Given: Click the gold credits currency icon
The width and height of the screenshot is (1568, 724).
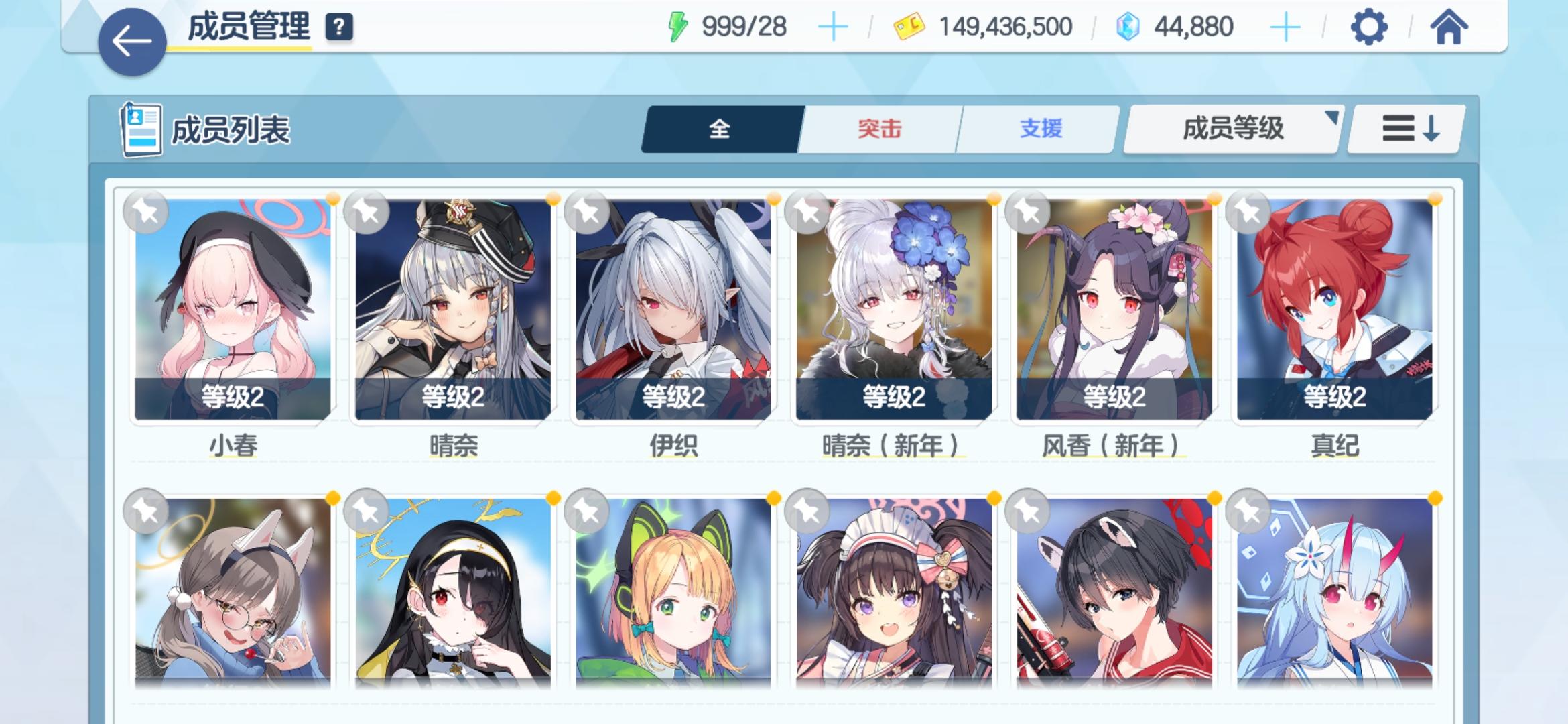Looking at the screenshot, I should (908, 25).
